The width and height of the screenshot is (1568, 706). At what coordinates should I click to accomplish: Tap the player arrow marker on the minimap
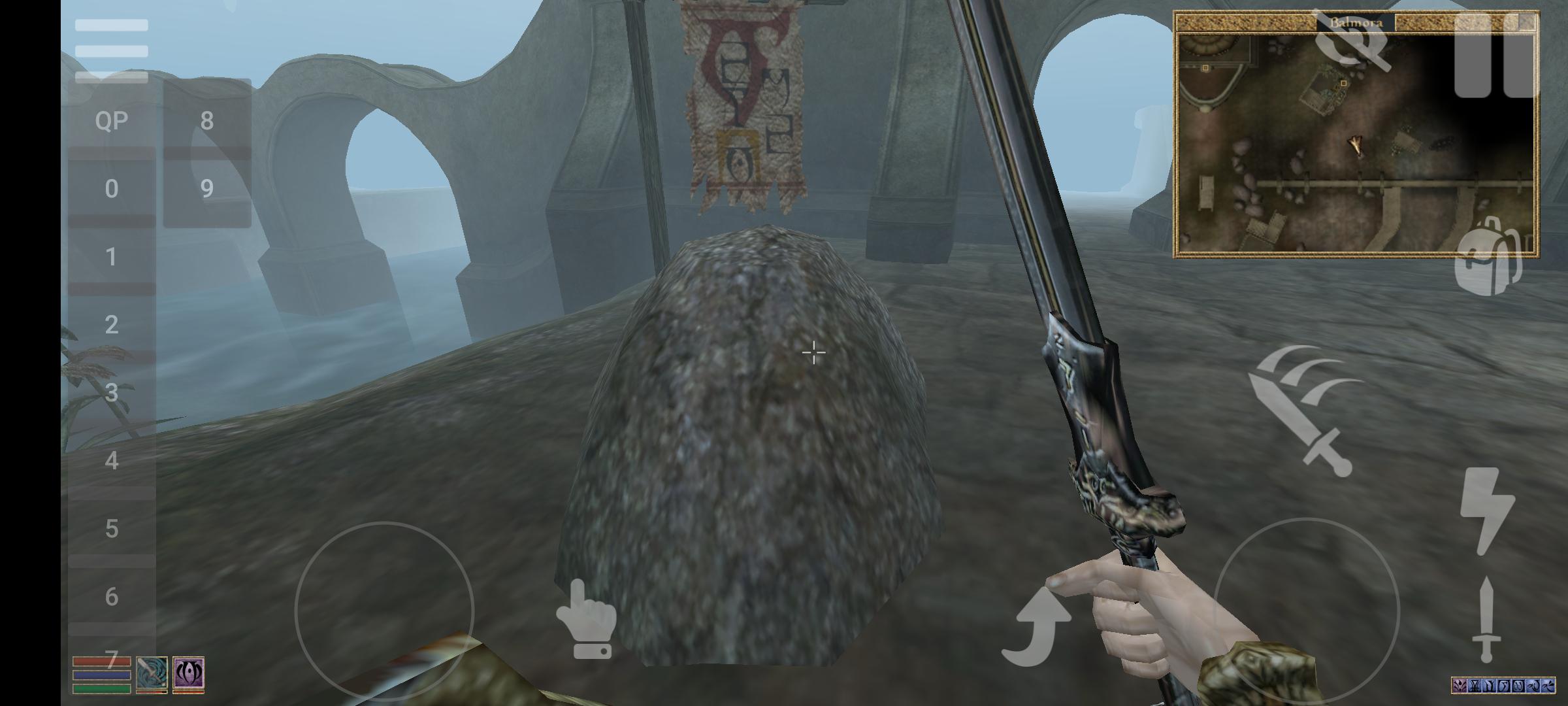1357,146
